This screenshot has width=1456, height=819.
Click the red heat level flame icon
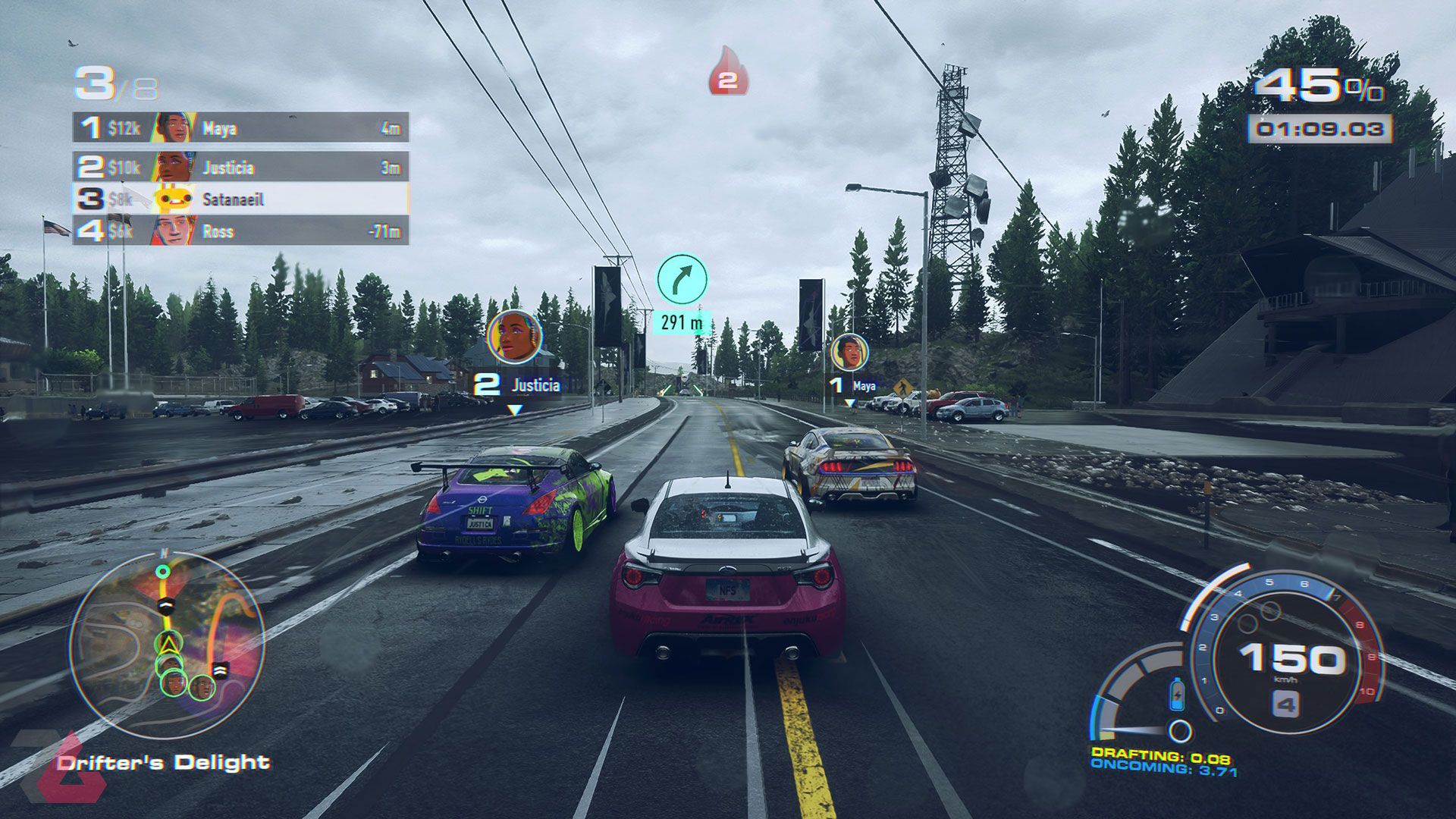pyautogui.click(x=728, y=73)
